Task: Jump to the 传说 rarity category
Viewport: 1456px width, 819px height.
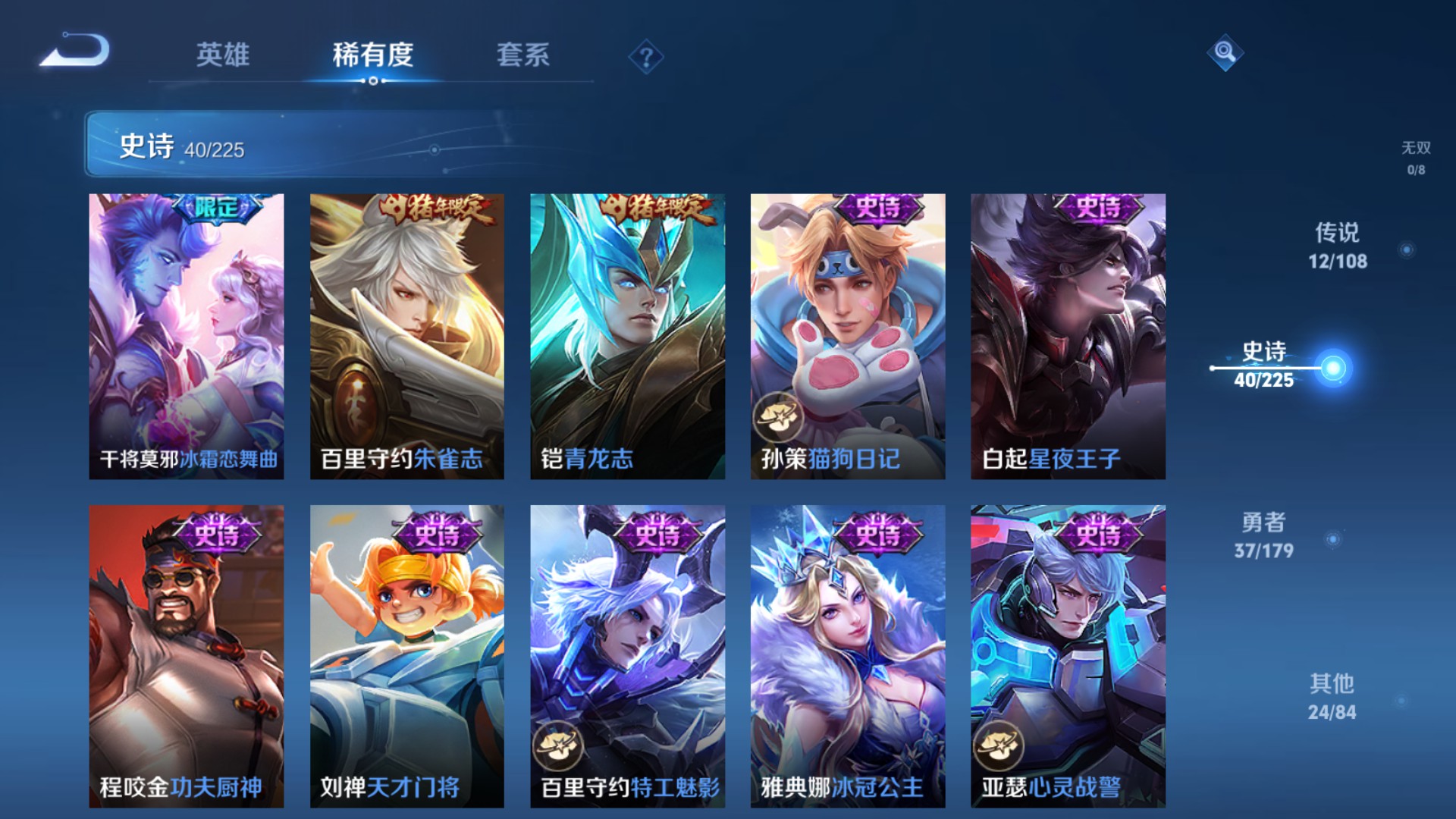Action: pos(1338,246)
